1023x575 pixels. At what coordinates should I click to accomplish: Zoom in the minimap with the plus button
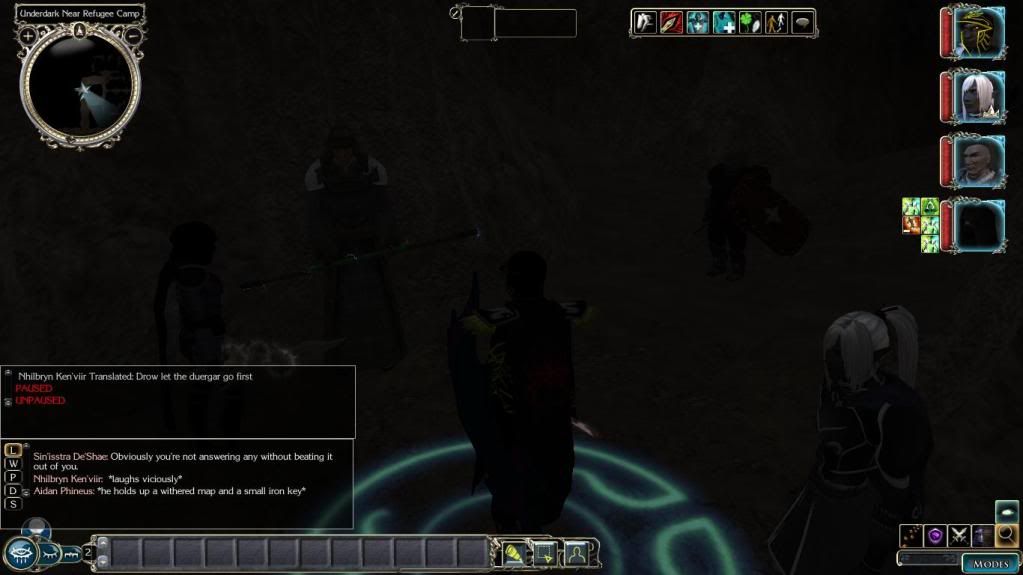[x=28, y=36]
